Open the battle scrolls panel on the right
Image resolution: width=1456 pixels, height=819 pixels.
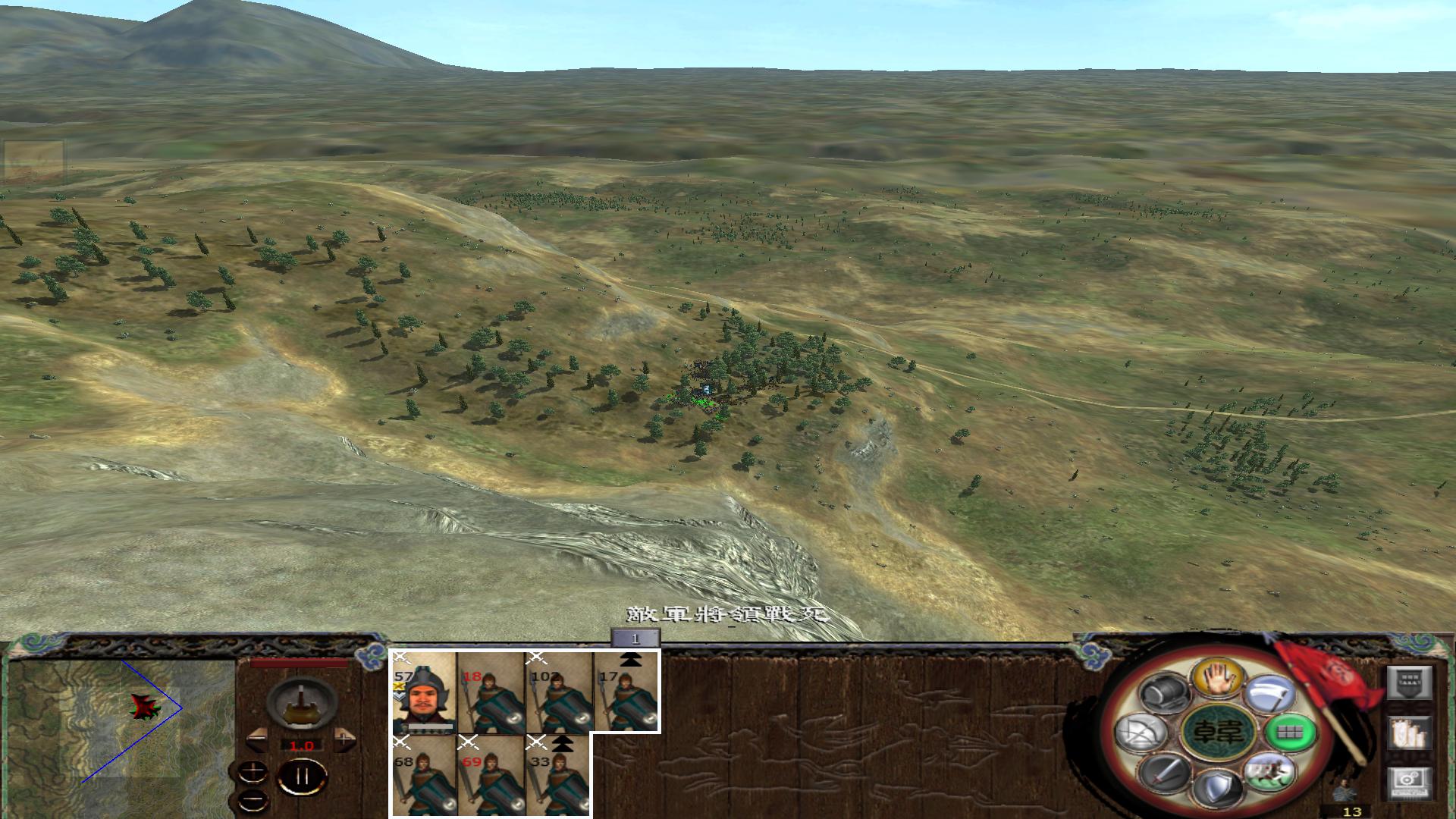click(1411, 732)
